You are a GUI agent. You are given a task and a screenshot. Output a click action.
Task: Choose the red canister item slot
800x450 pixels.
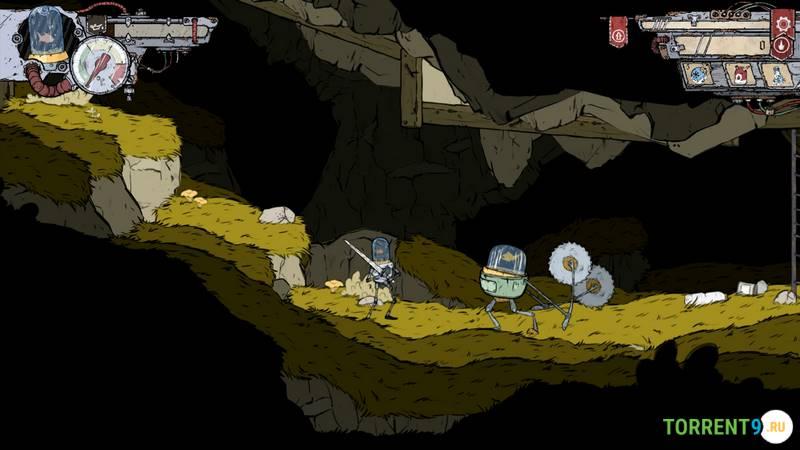point(740,73)
